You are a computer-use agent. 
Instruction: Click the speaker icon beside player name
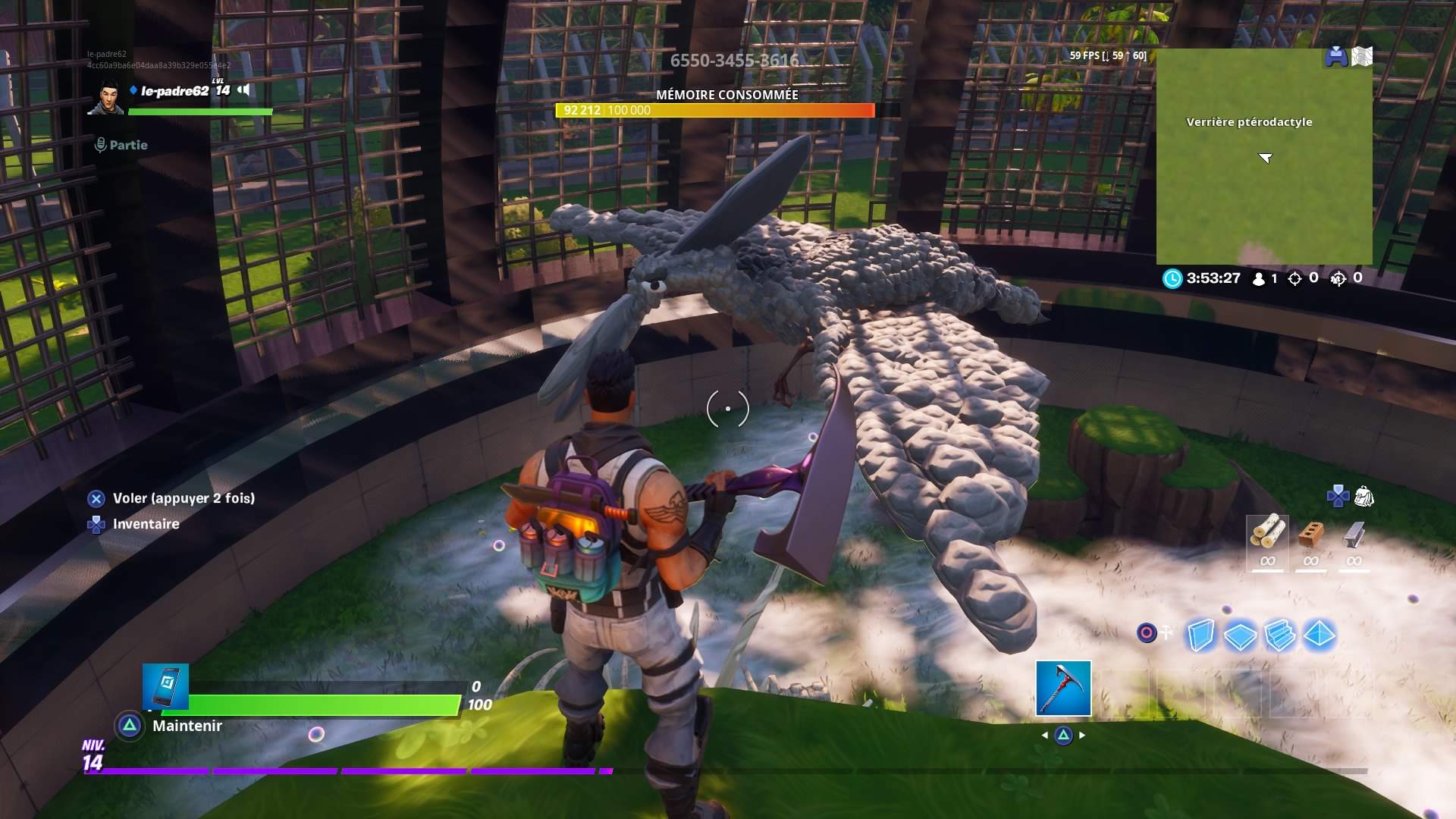click(x=243, y=90)
